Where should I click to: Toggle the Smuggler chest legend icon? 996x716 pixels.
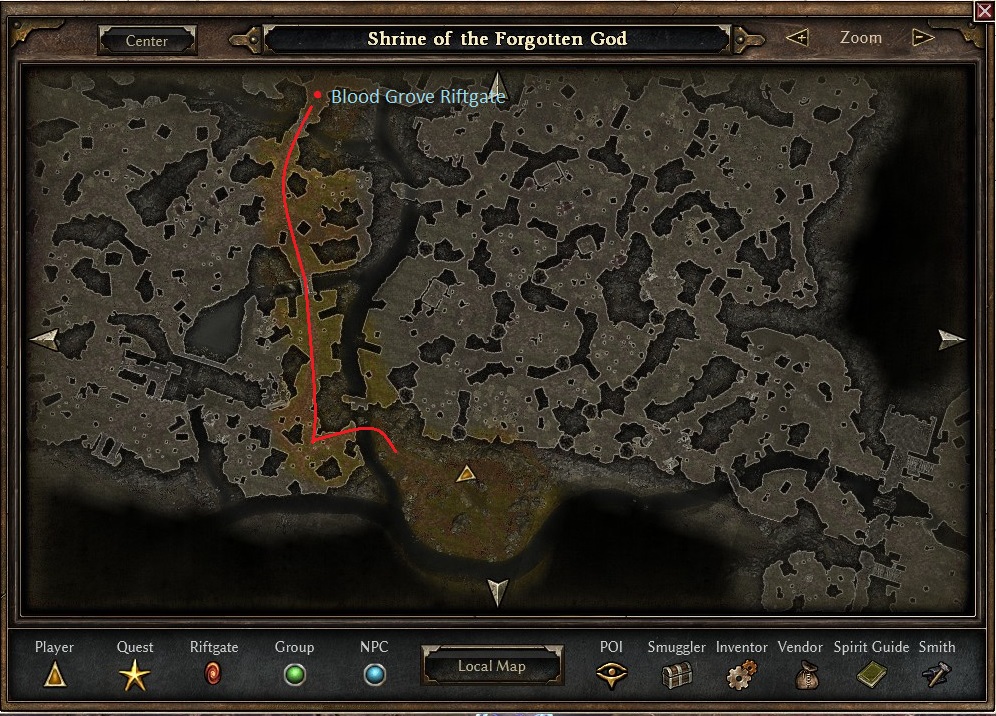tap(676, 676)
